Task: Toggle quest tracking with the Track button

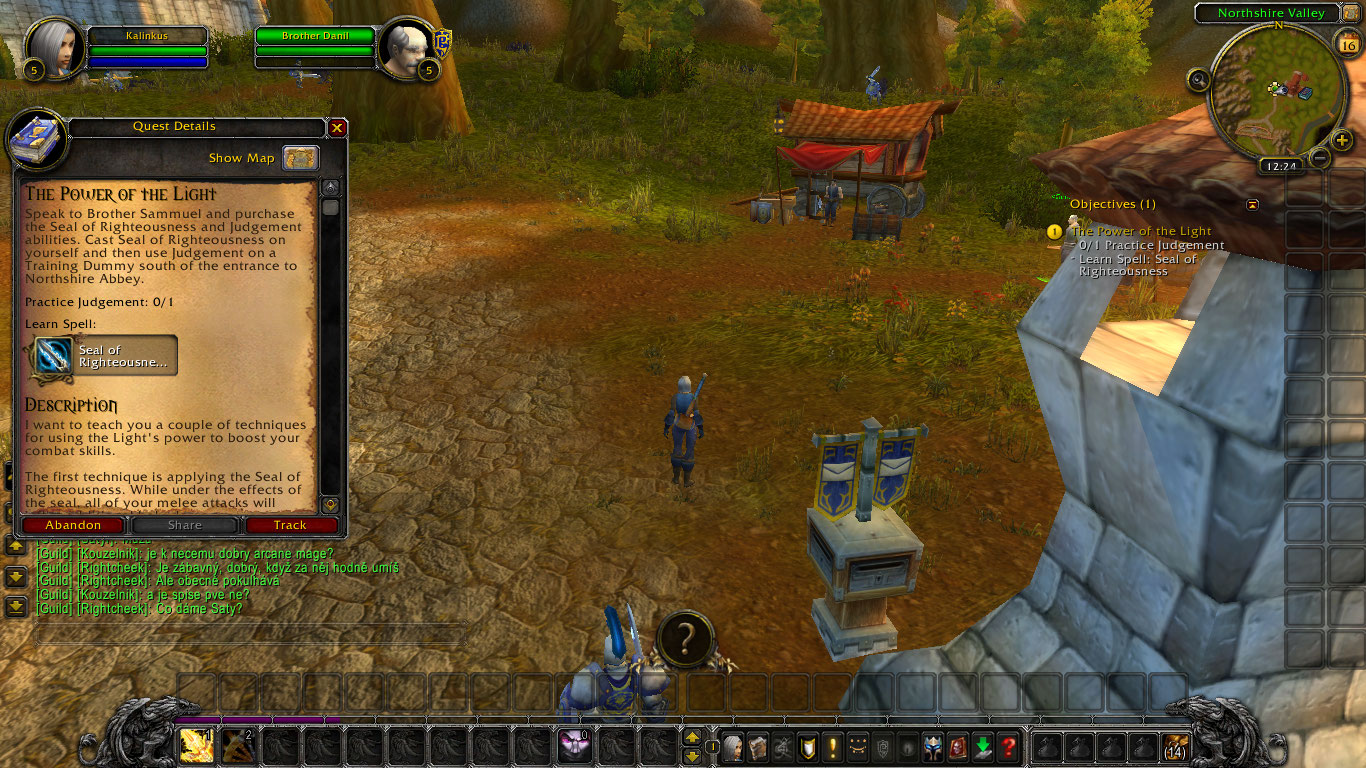Action: (291, 525)
